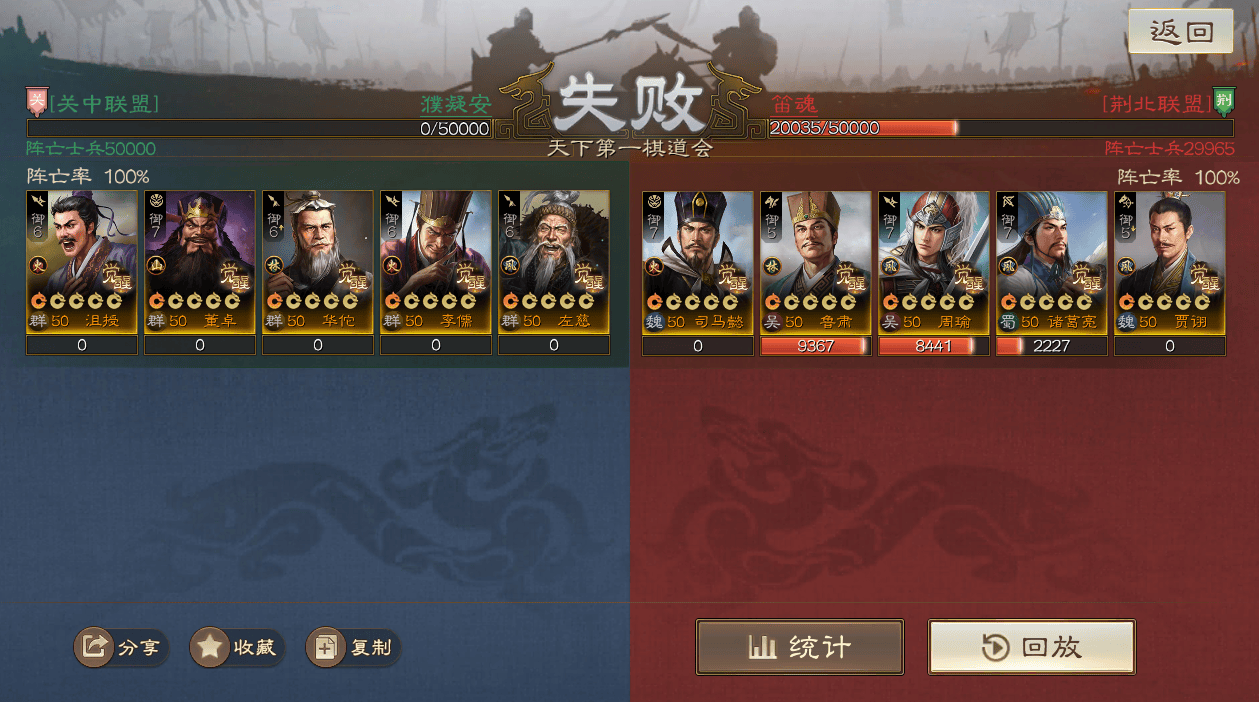This screenshot has height=702, width=1259.
Task: View the 诸葛亮 general card
Action: tap(1052, 262)
